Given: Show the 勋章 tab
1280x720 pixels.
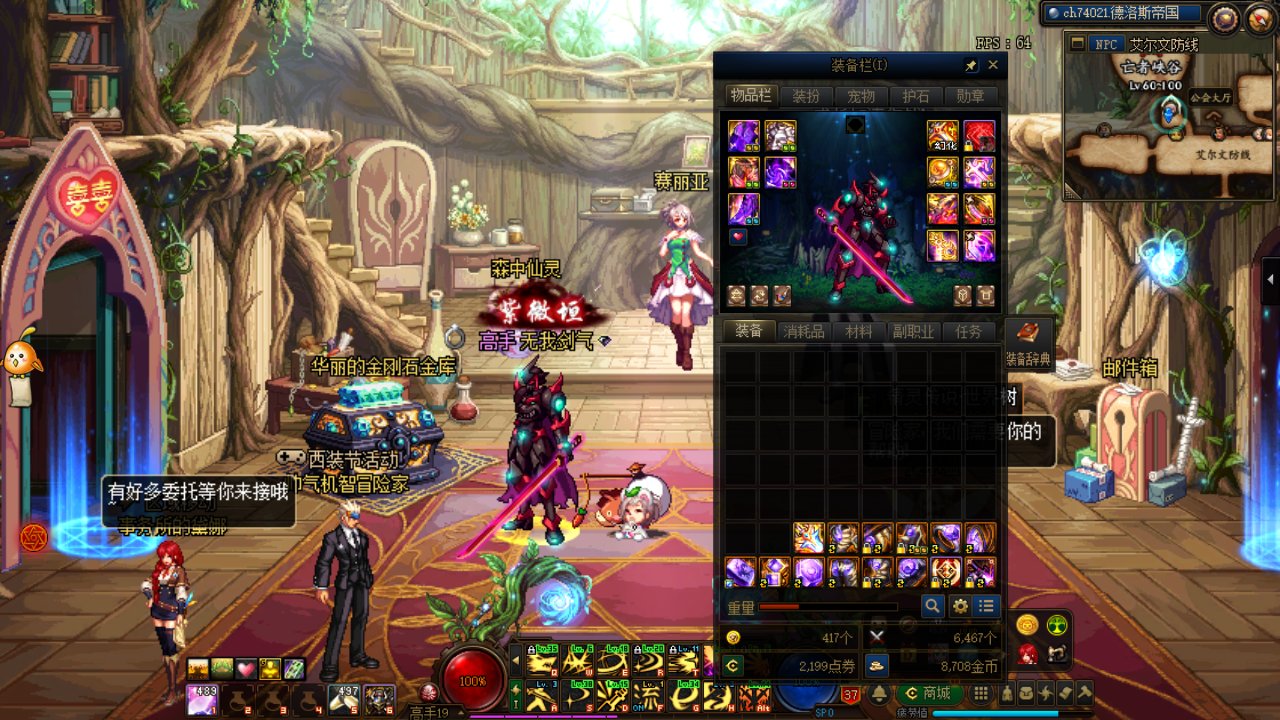Looking at the screenshot, I should tap(970, 96).
